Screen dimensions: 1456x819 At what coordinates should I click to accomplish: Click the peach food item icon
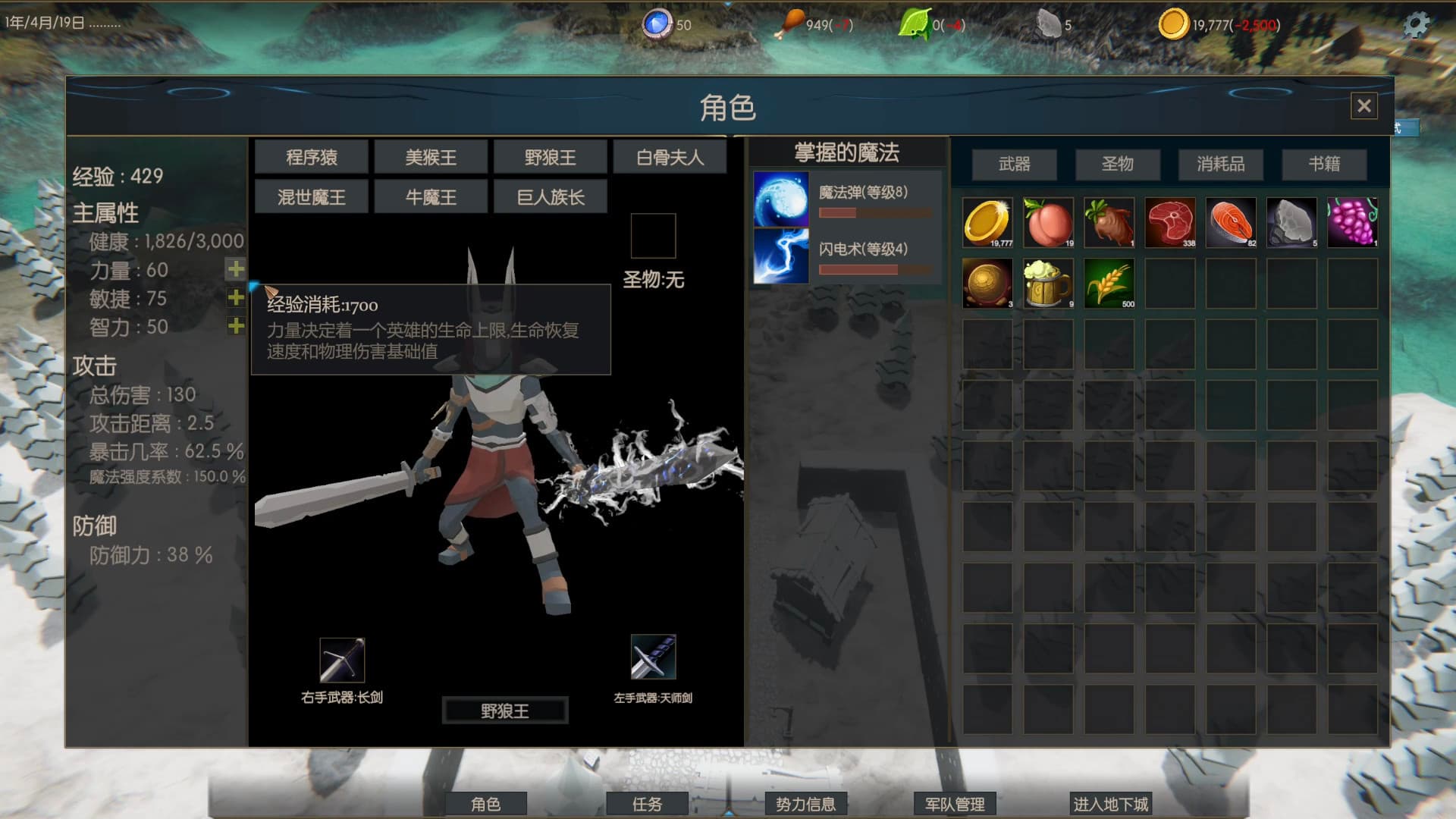[1048, 221]
